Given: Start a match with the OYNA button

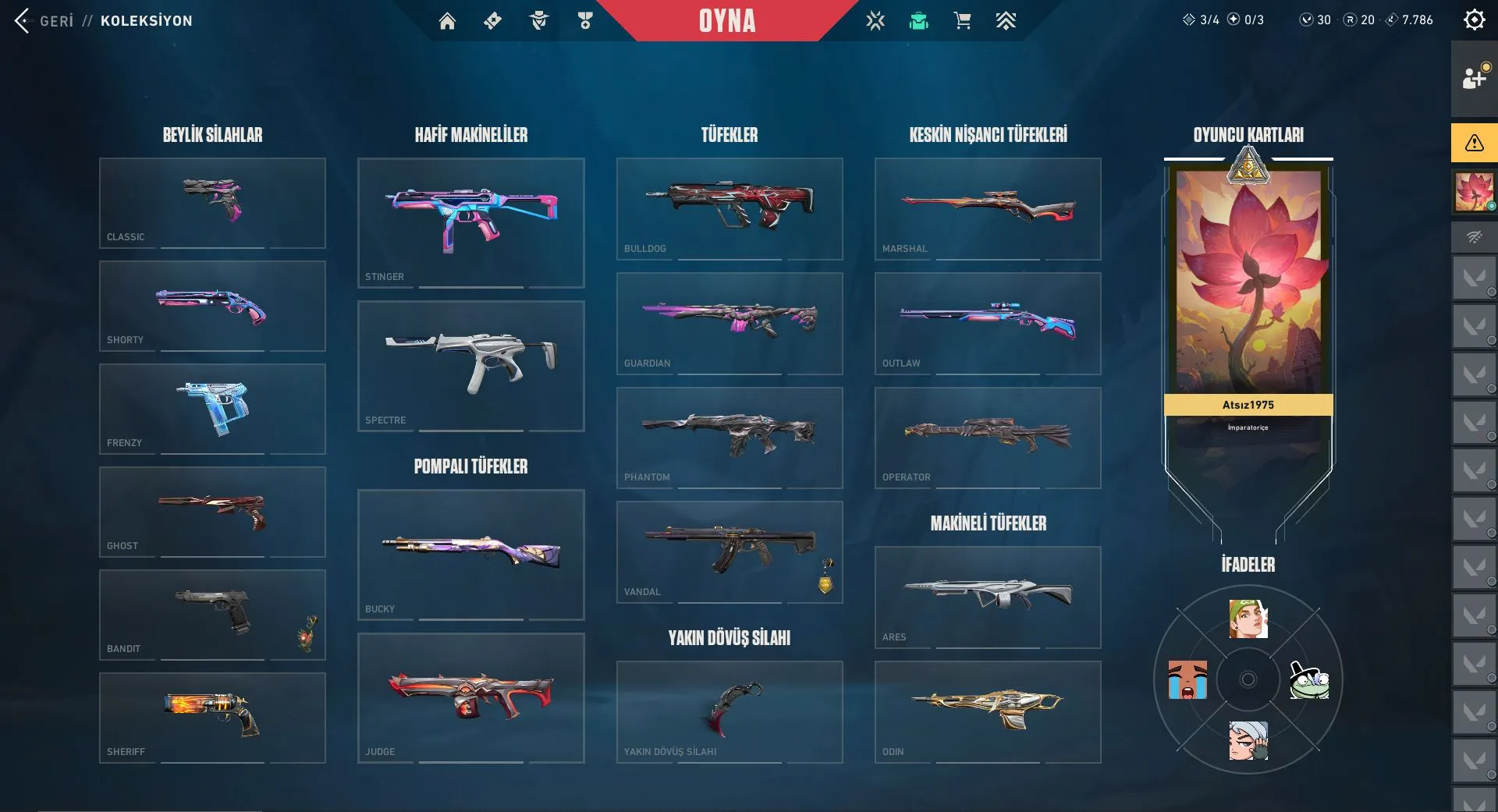Looking at the screenshot, I should pyautogui.click(x=726, y=21).
